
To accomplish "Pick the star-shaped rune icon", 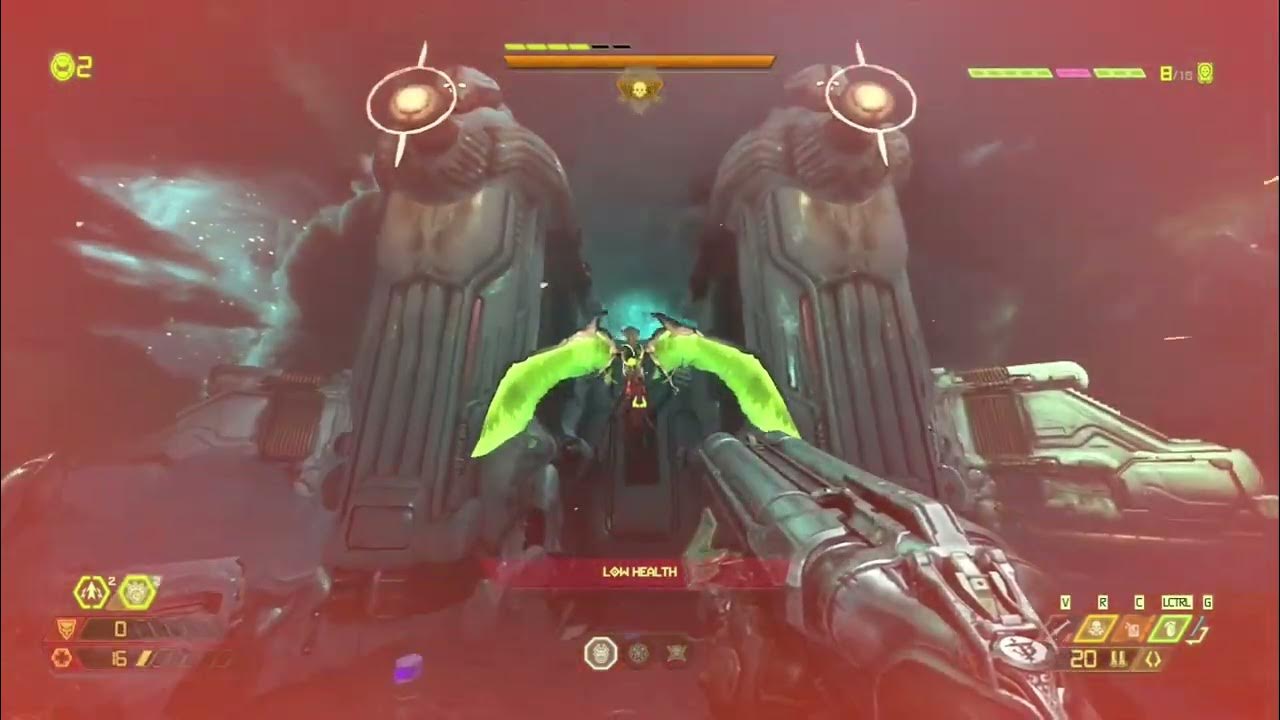I will [675, 654].
